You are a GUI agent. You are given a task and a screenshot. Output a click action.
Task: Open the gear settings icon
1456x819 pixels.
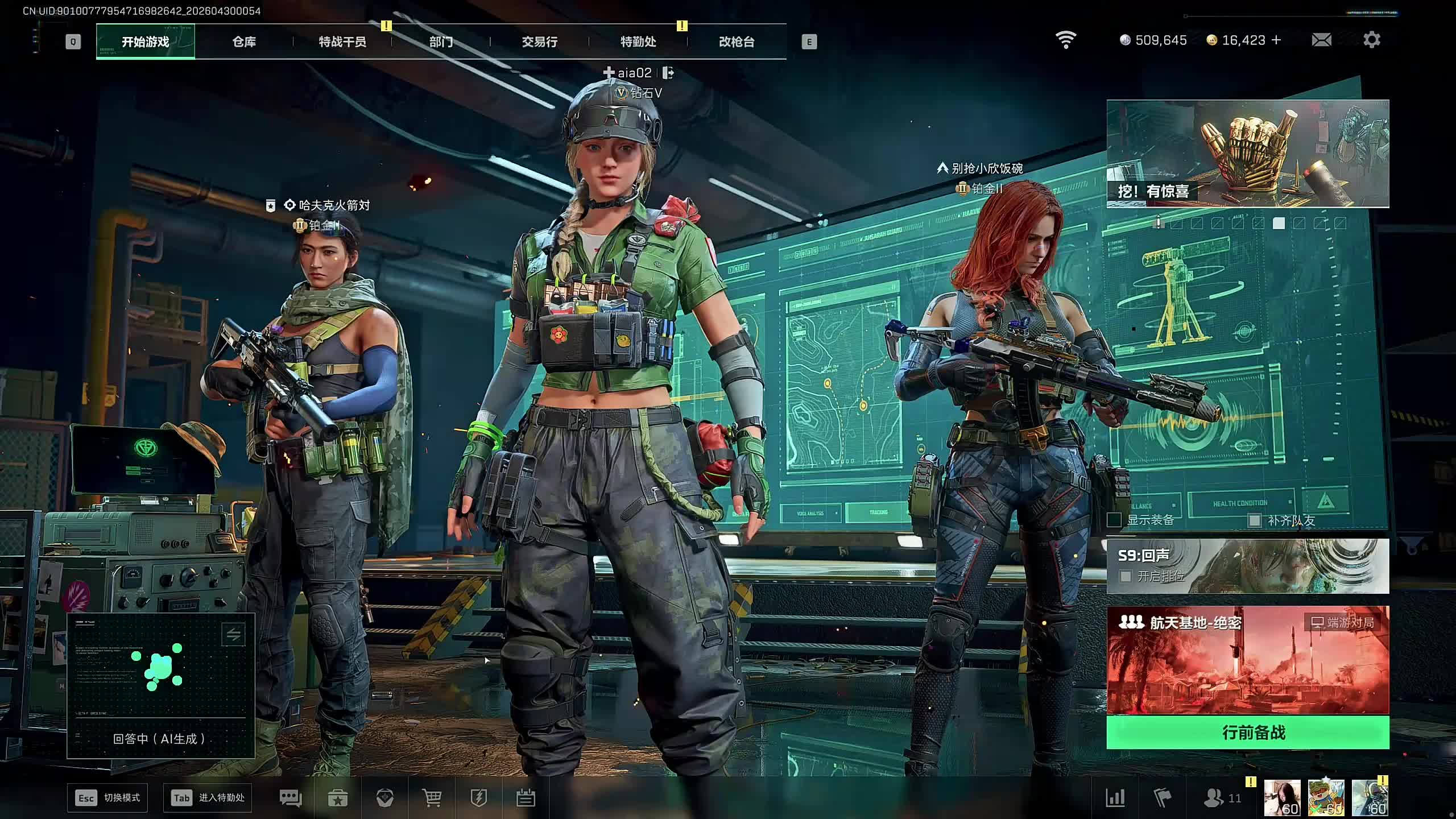(1372, 40)
